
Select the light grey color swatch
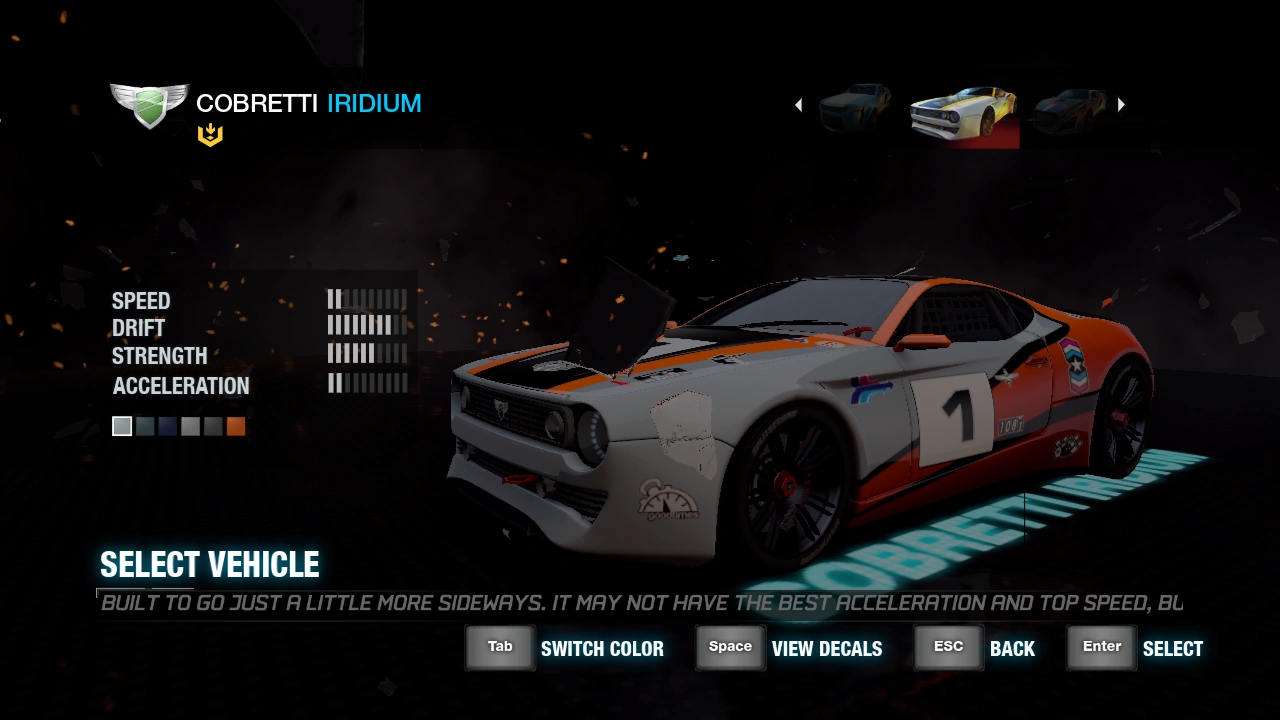coord(122,427)
